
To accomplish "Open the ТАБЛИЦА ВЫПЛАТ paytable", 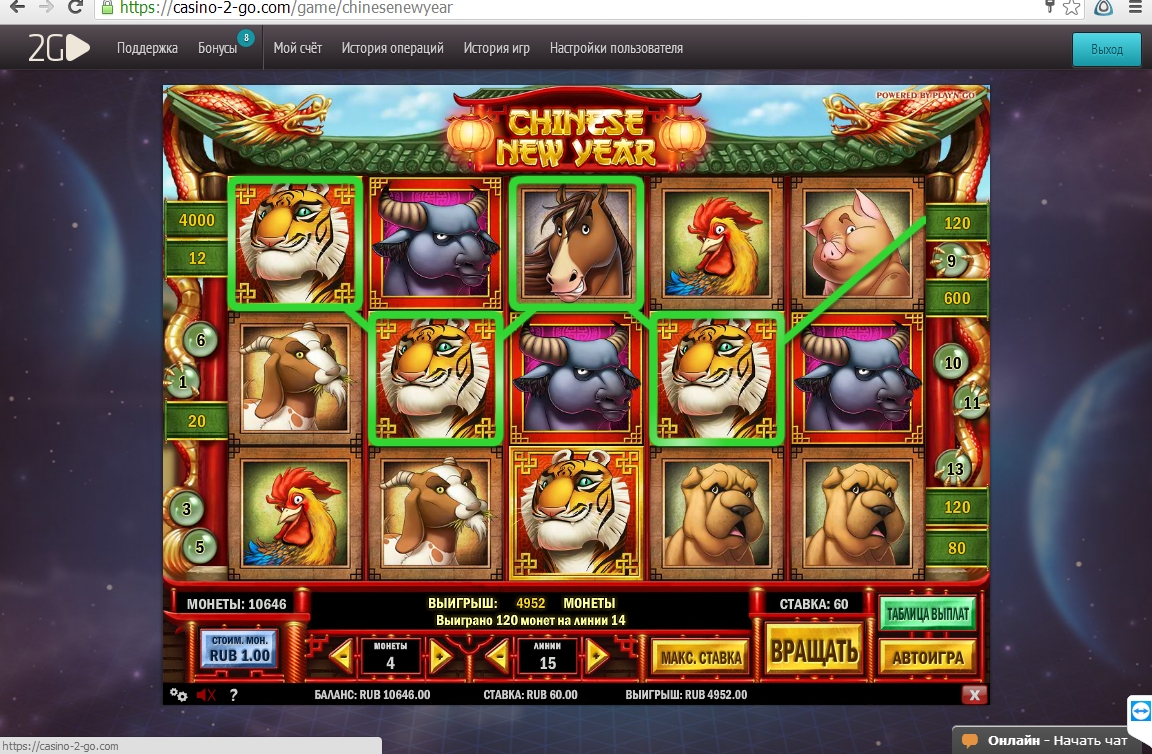I will click(x=927, y=612).
